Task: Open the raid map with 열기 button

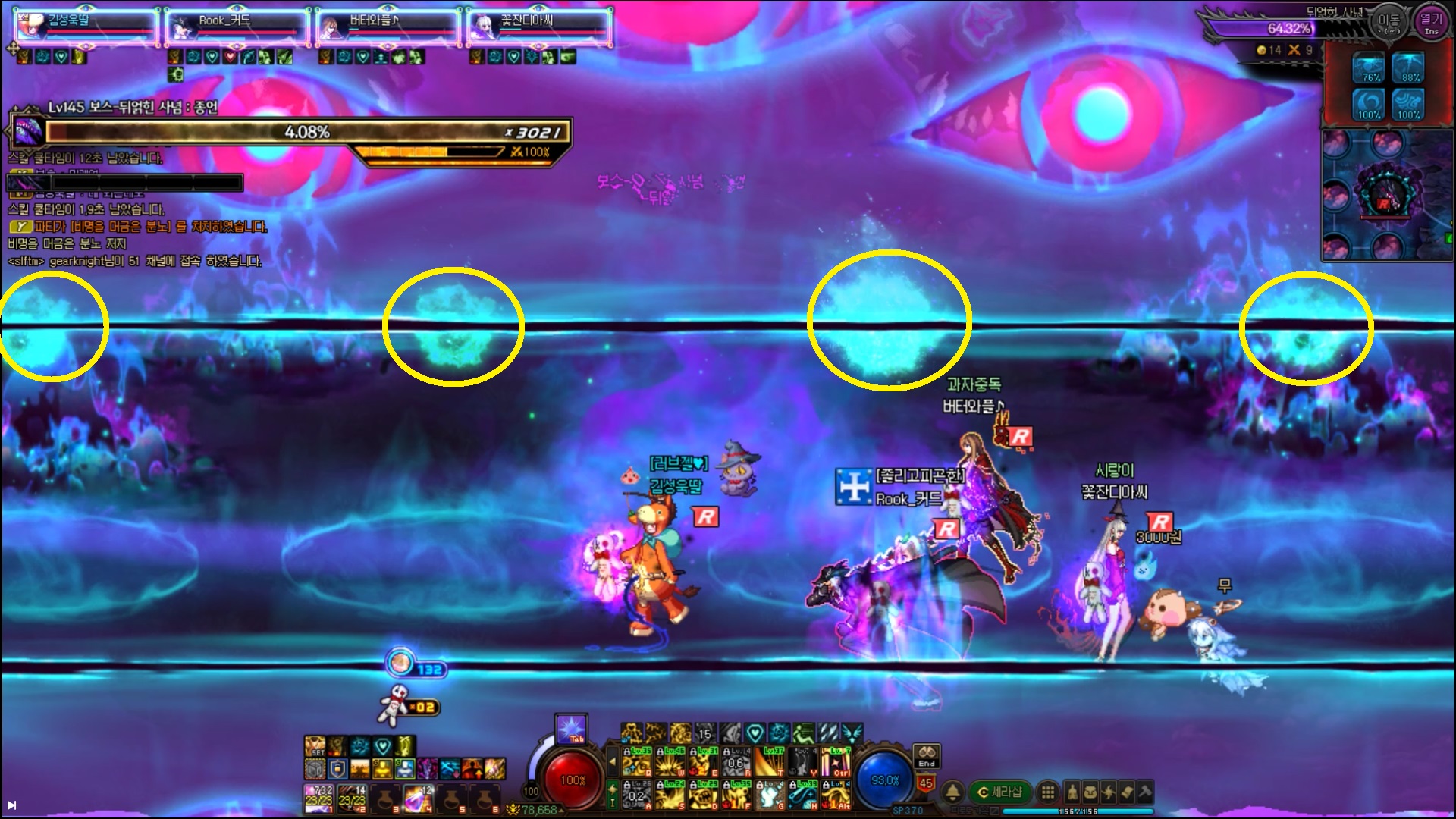Action: tap(1430, 23)
